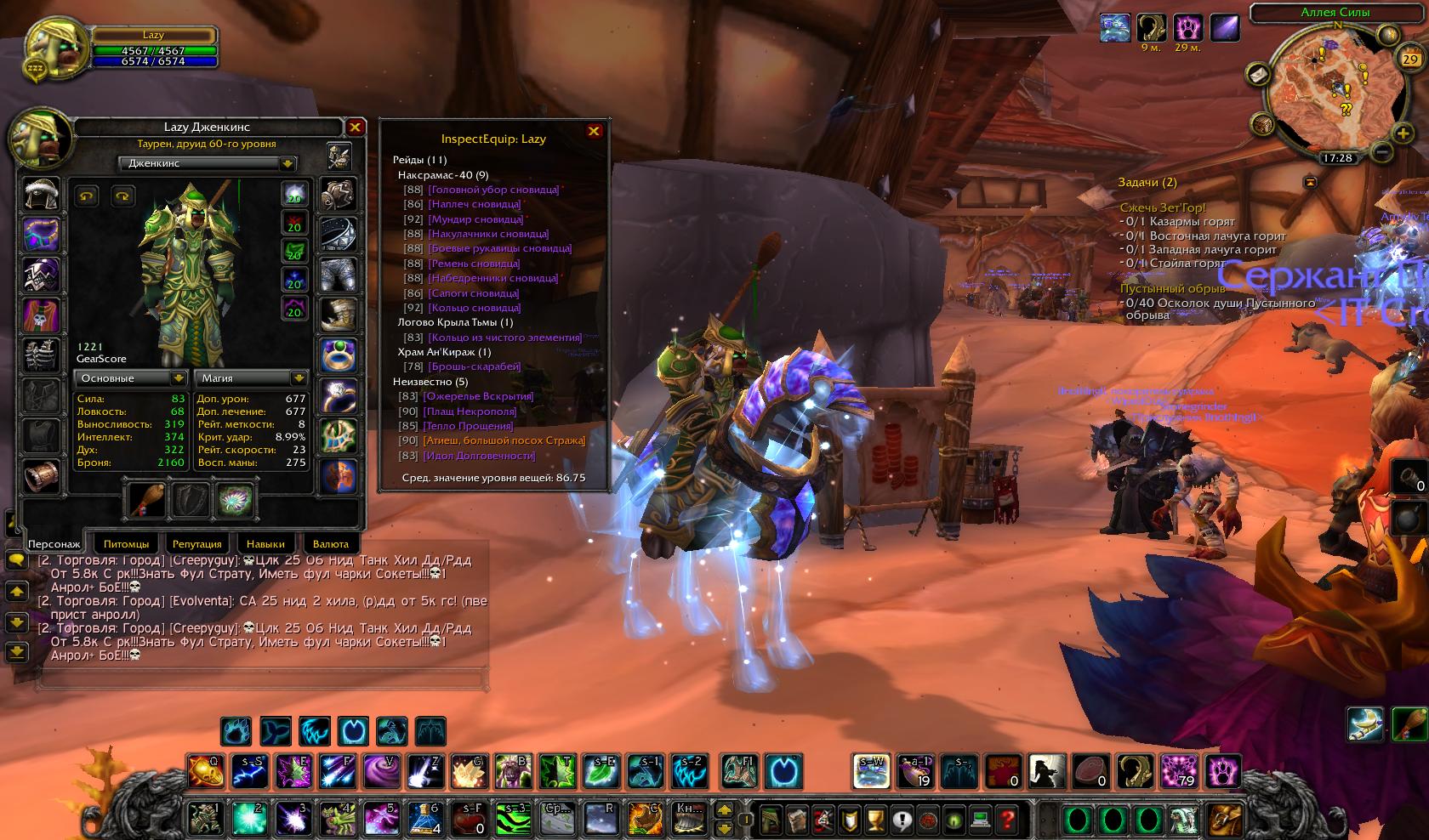Select the Брошь-скарабей item link
The height and width of the screenshot is (840, 1429).
475,366
